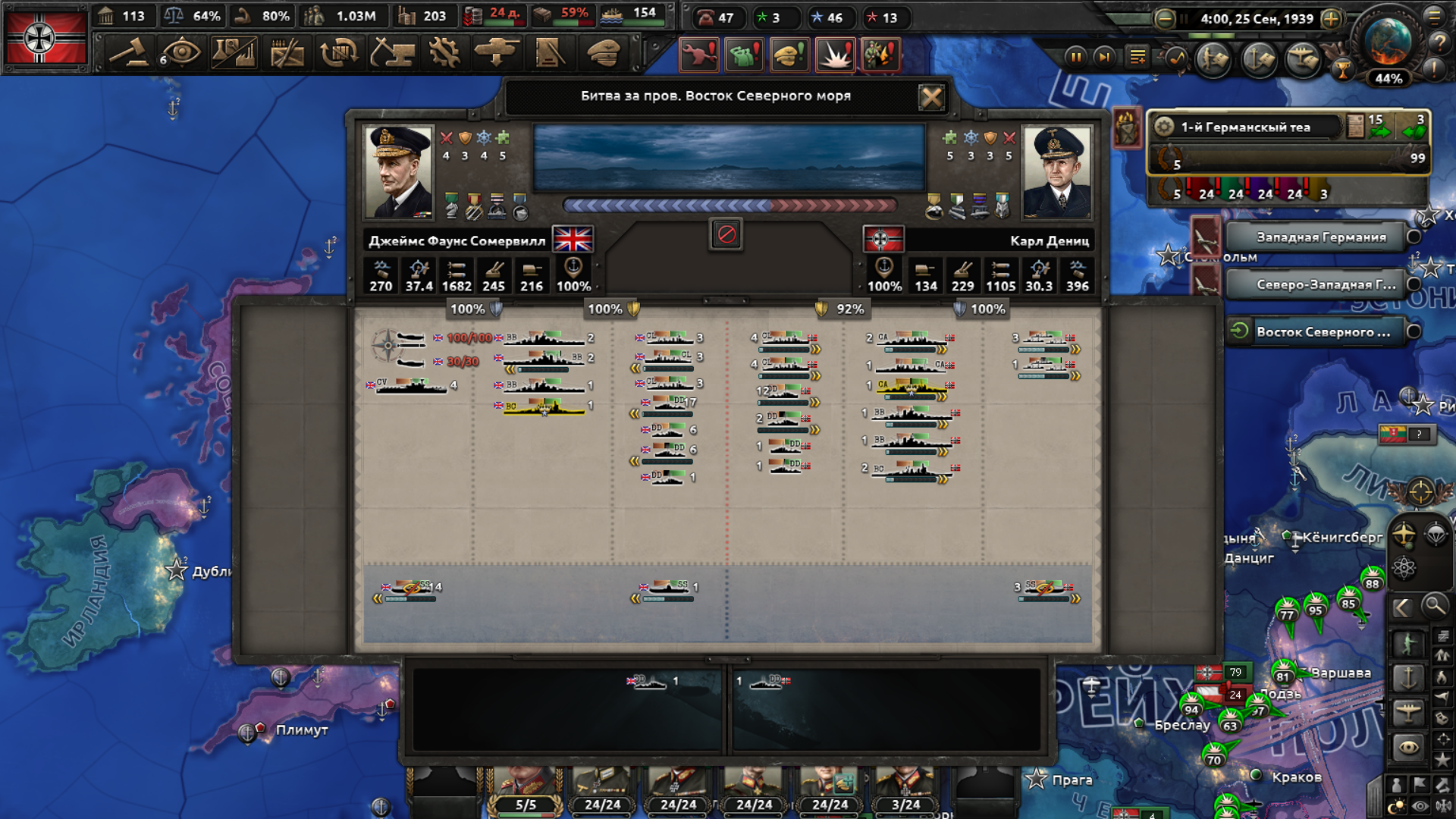Open the achievements trophy icon
1456x819 pixels.
point(1343,71)
